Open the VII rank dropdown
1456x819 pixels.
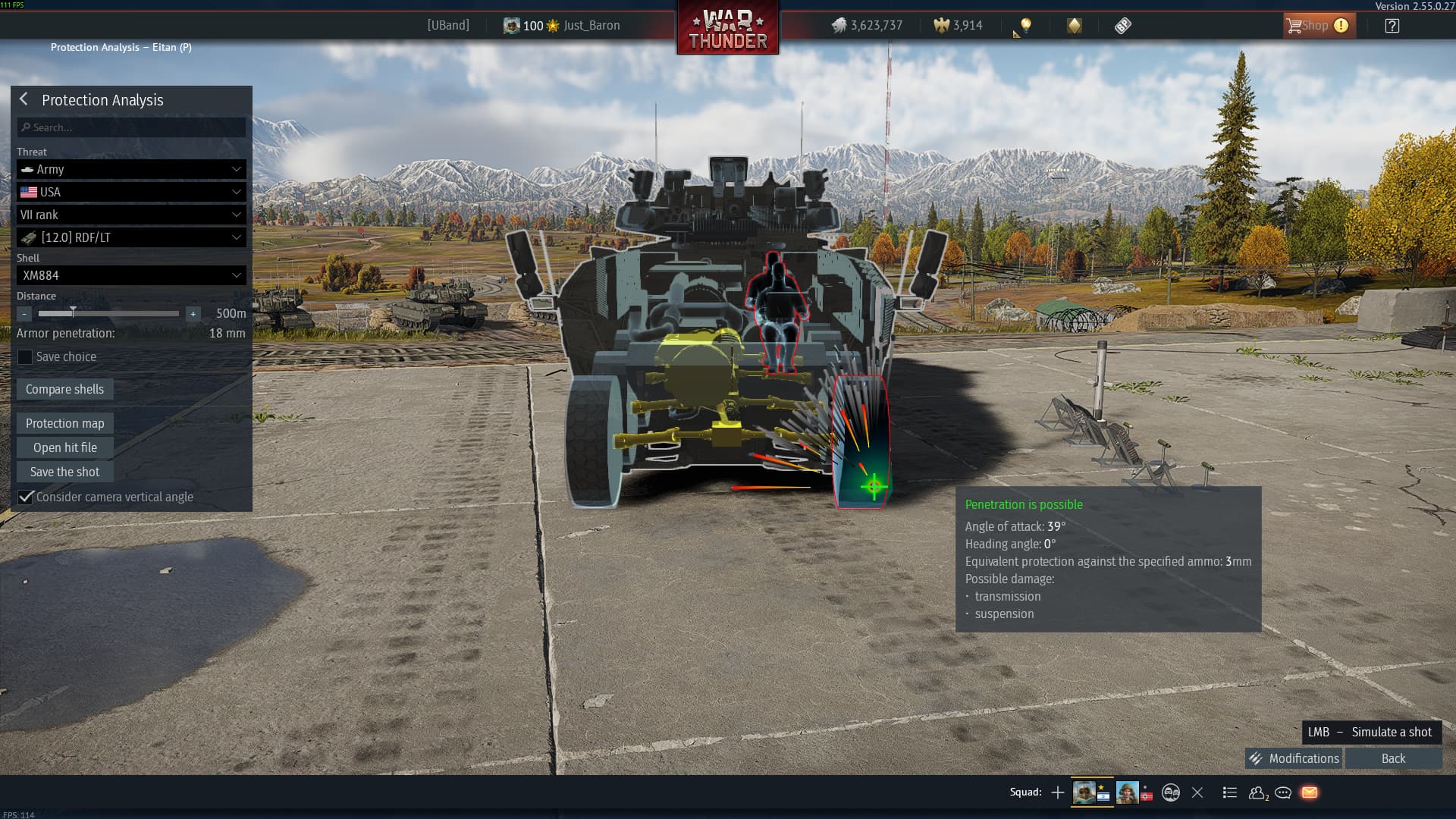coord(131,215)
